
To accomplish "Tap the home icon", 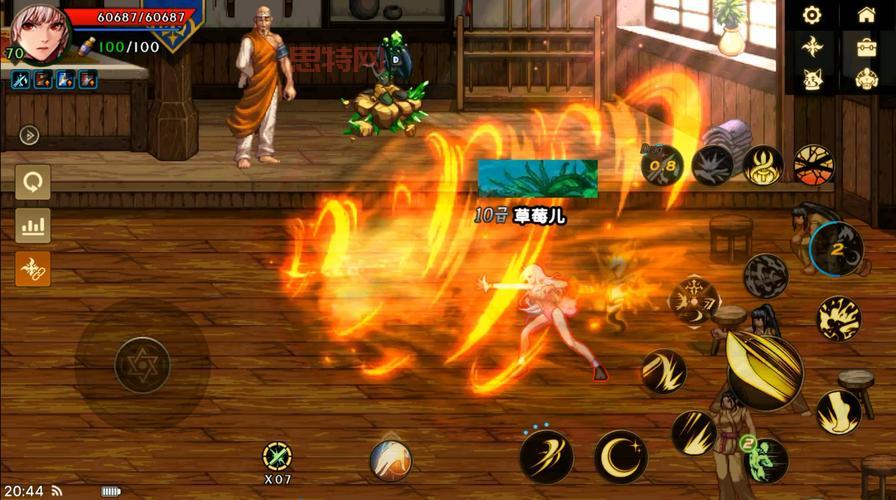I will 866,15.
